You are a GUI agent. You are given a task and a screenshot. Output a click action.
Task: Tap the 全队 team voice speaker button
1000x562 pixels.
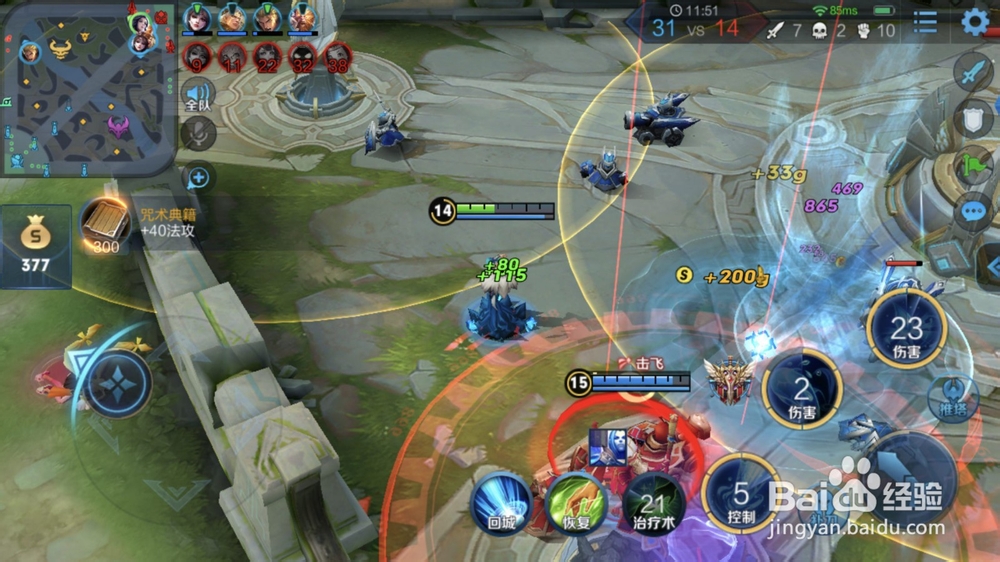(x=198, y=95)
